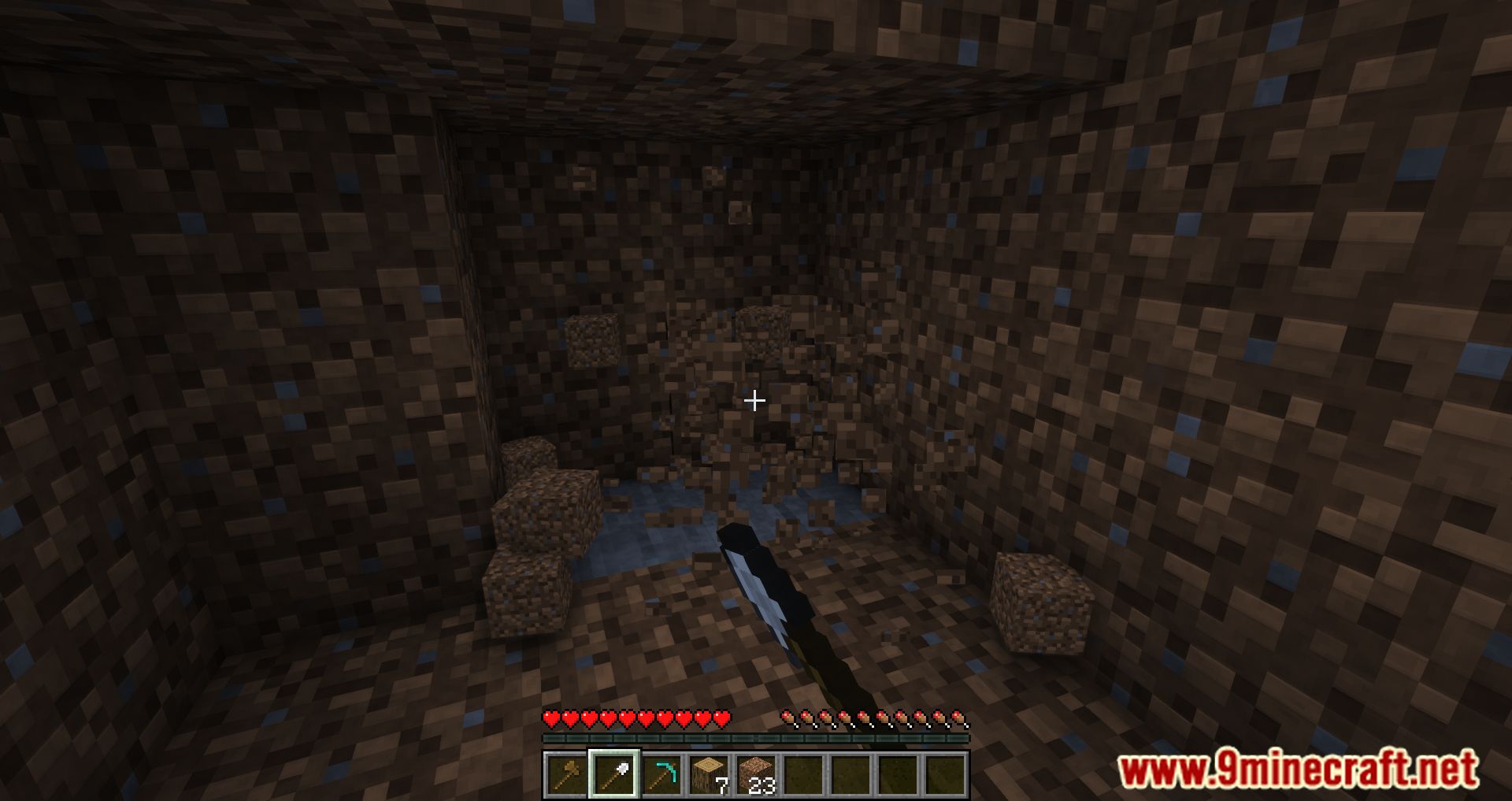Select the iron shovel hotbar slot
The height and width of the screenshot is (801, 1512).
click(613, 774)
